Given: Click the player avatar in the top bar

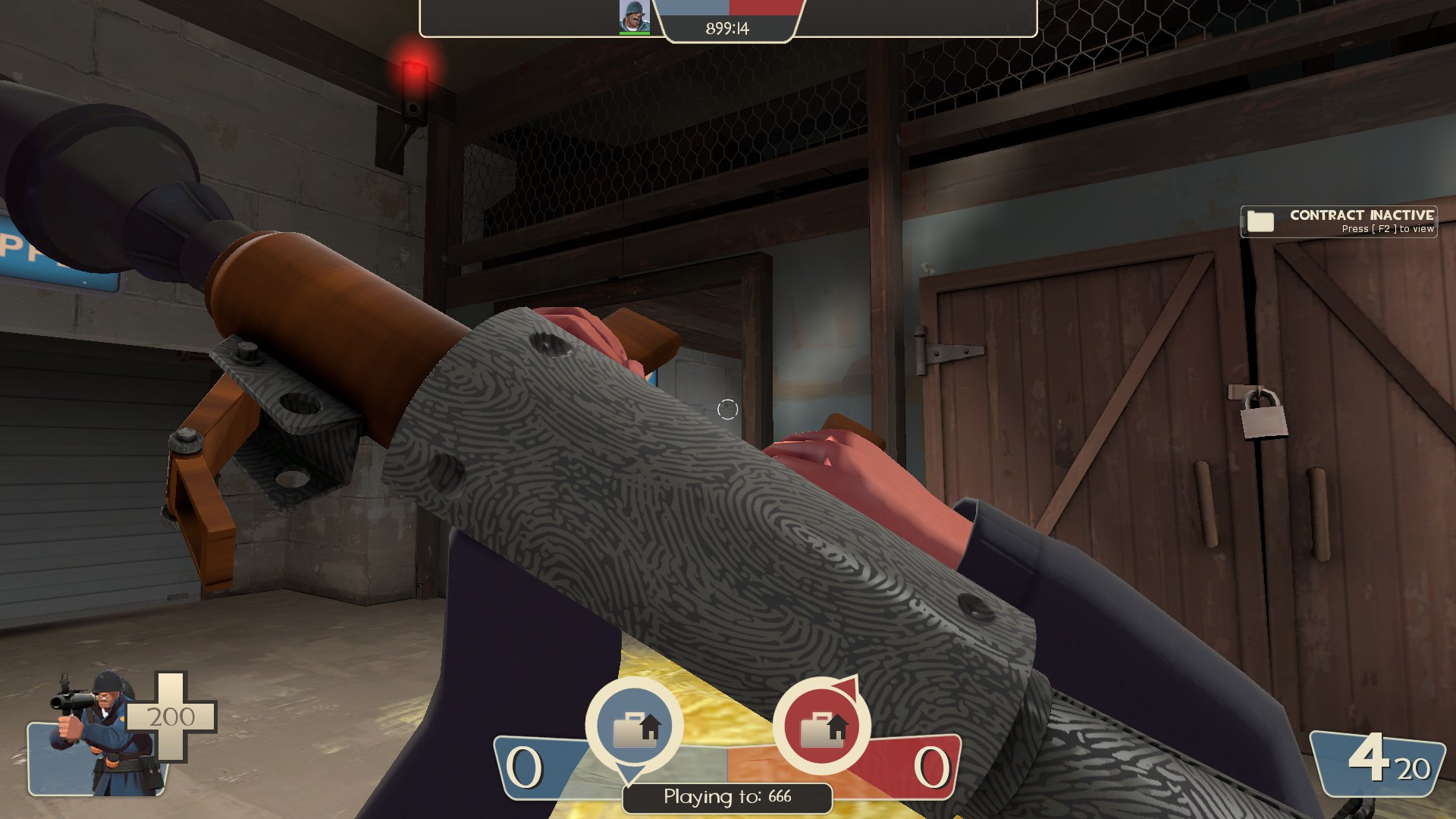Looking at the screenshot, I should (635, 16).
